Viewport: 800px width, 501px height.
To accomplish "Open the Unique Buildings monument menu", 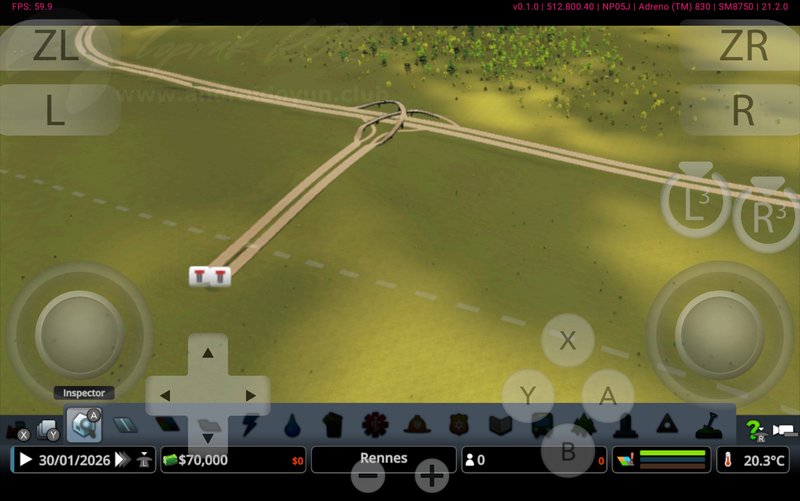I will tap(627, 427).
